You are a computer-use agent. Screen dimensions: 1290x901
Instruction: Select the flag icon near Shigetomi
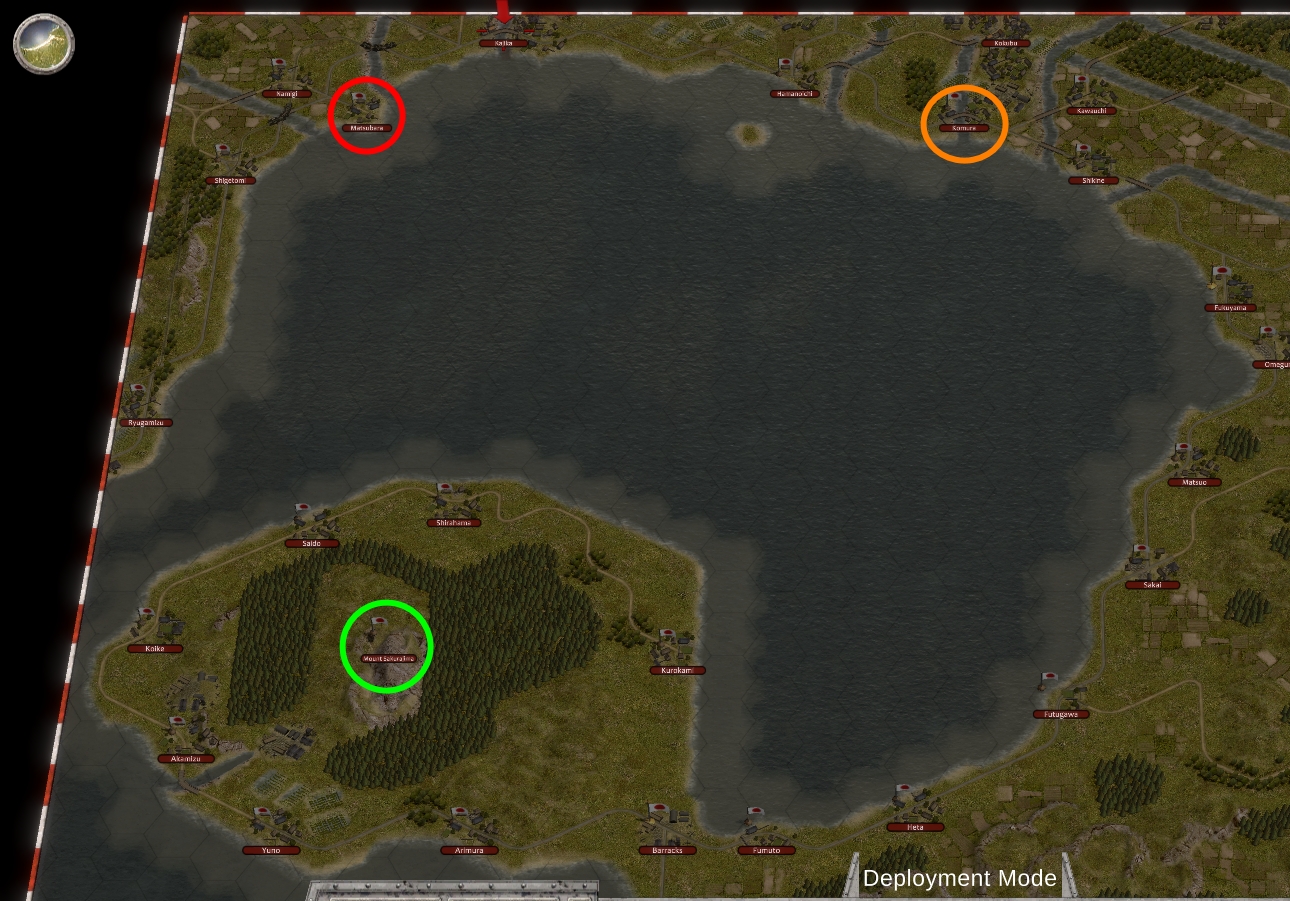222,148
